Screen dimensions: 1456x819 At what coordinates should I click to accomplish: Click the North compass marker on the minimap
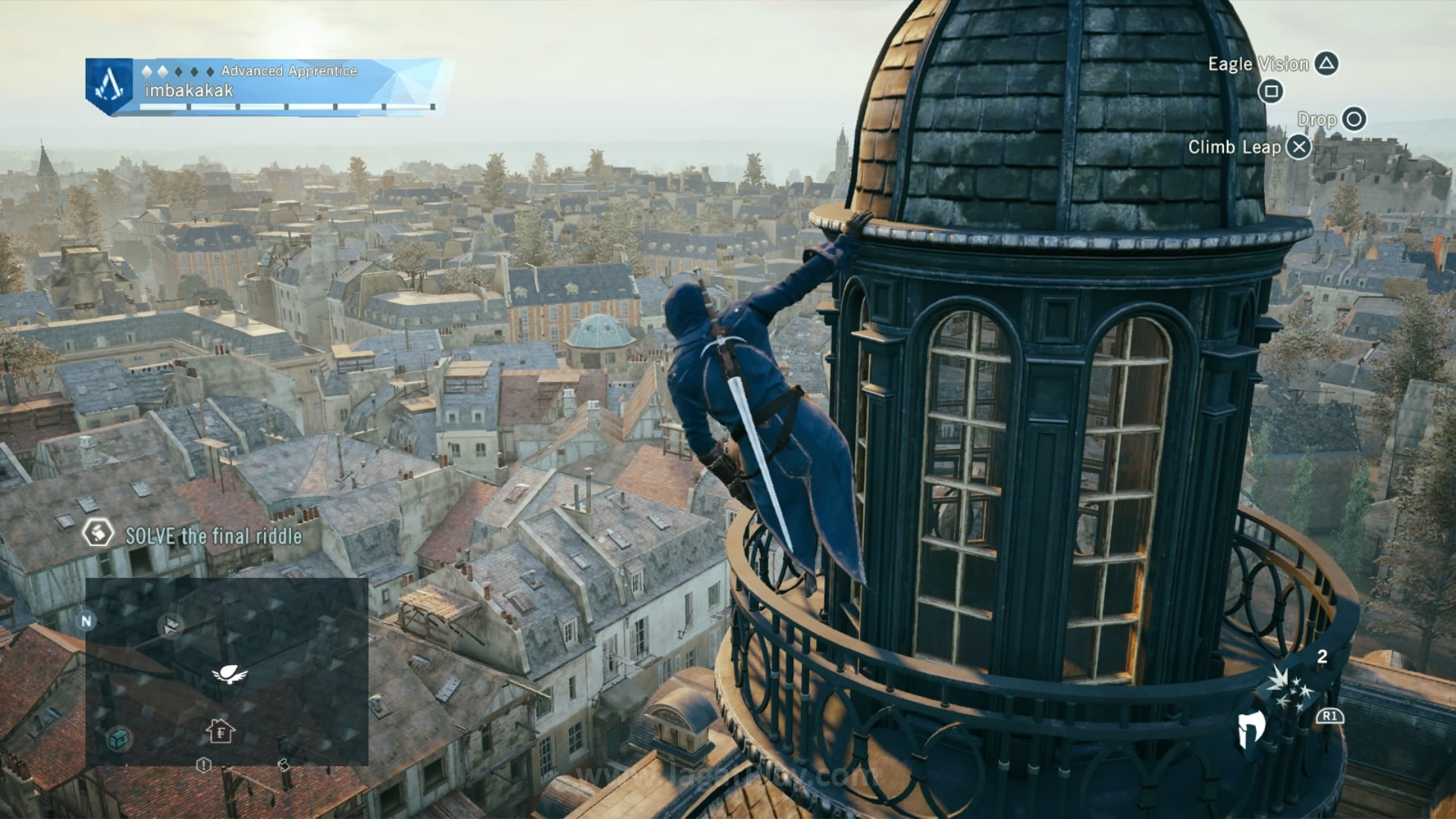[x=86, y=621]
